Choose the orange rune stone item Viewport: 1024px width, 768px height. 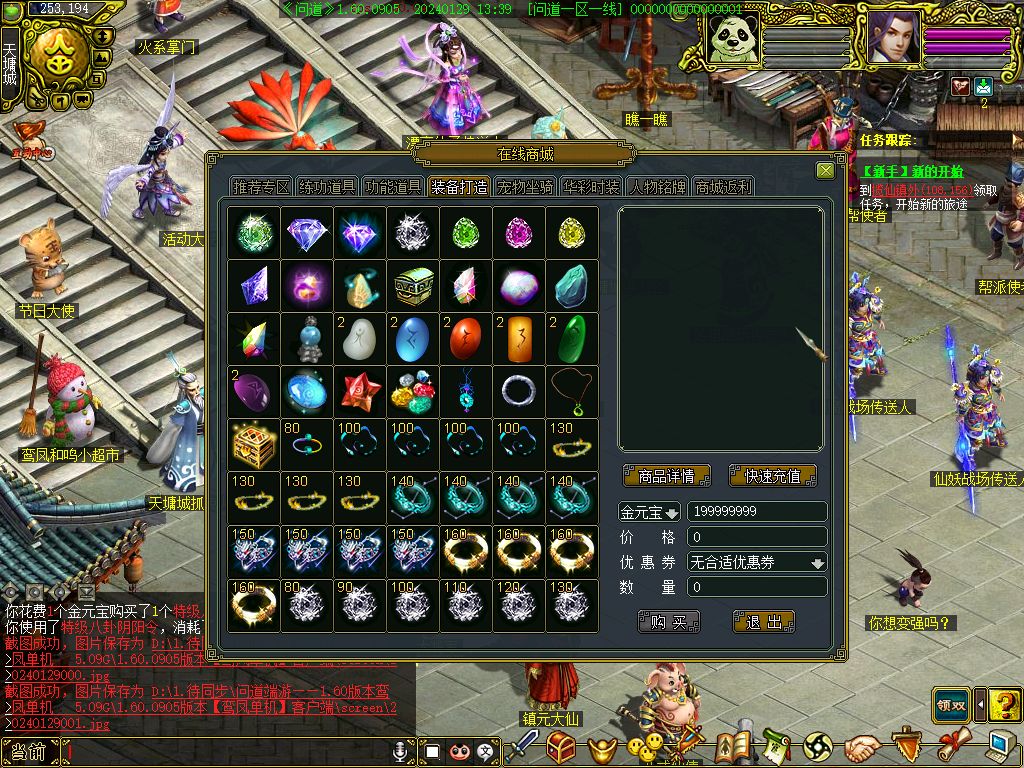click(x=519, y=339)
